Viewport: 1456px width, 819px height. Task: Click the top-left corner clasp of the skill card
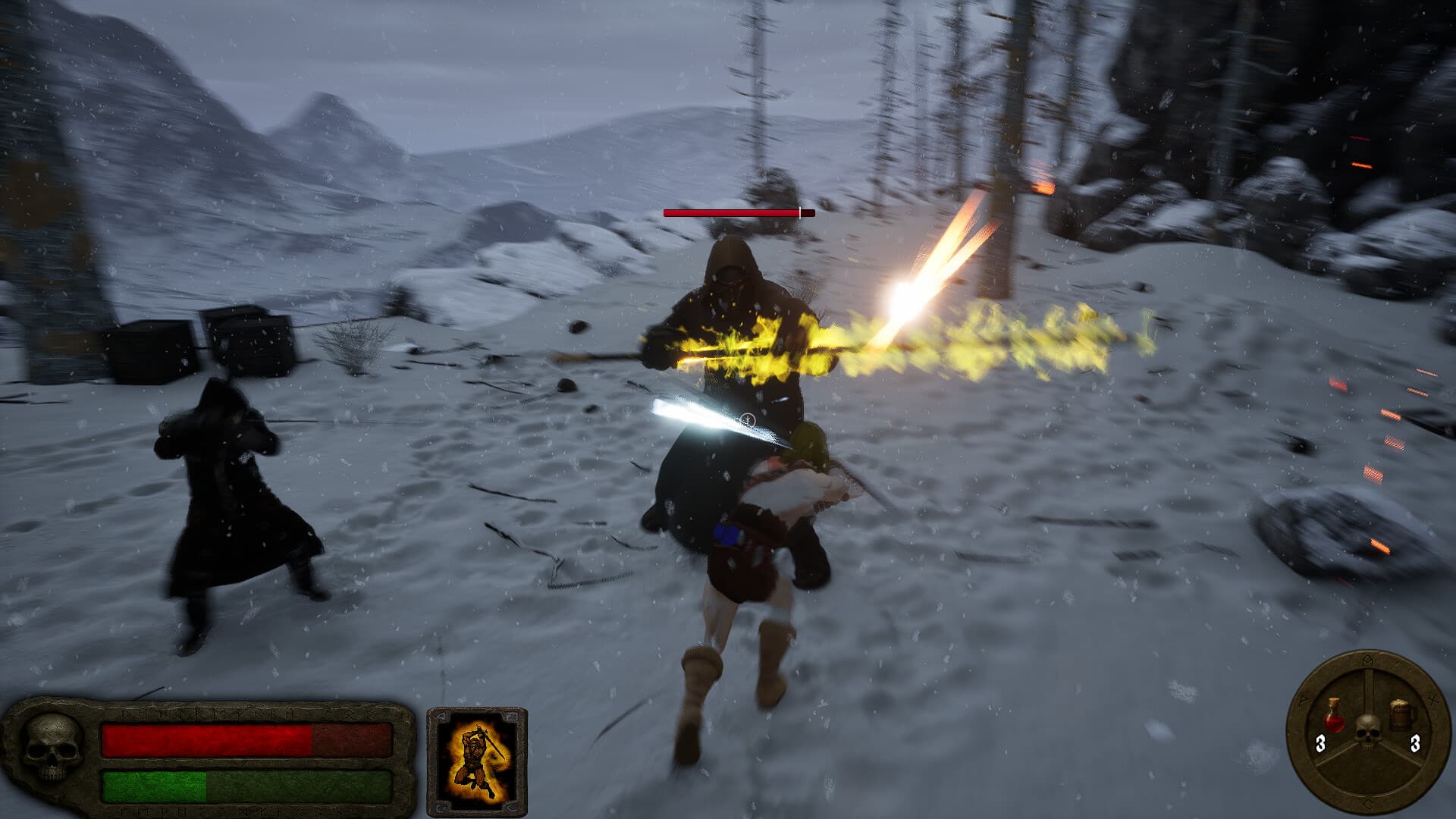(x=441, y=716)
